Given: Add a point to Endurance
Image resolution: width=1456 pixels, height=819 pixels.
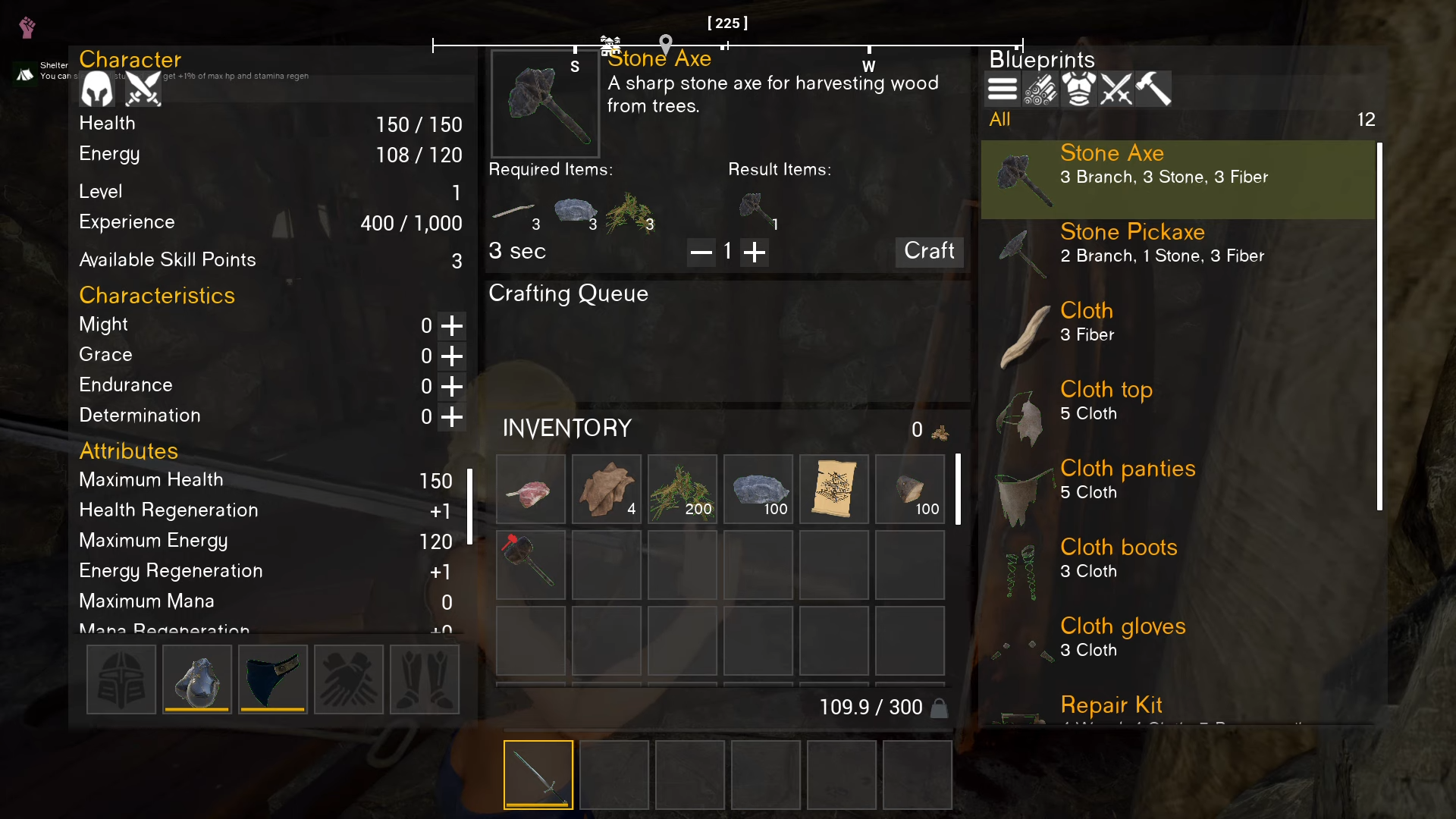Looking at the screenshot, I should tap(452, 387).
